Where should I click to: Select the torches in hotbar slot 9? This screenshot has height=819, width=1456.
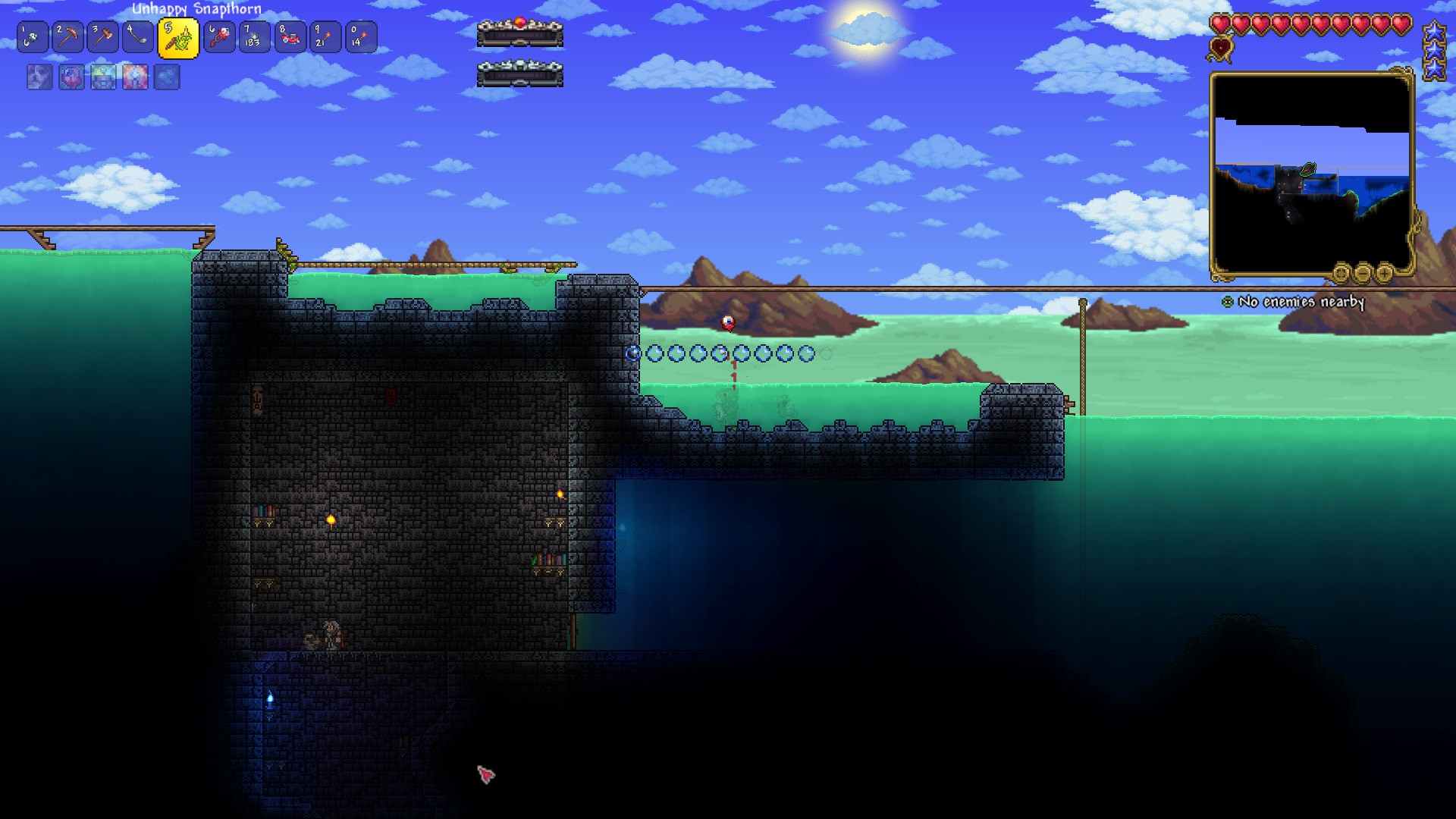pyautogui.click(x=325, y=36)
